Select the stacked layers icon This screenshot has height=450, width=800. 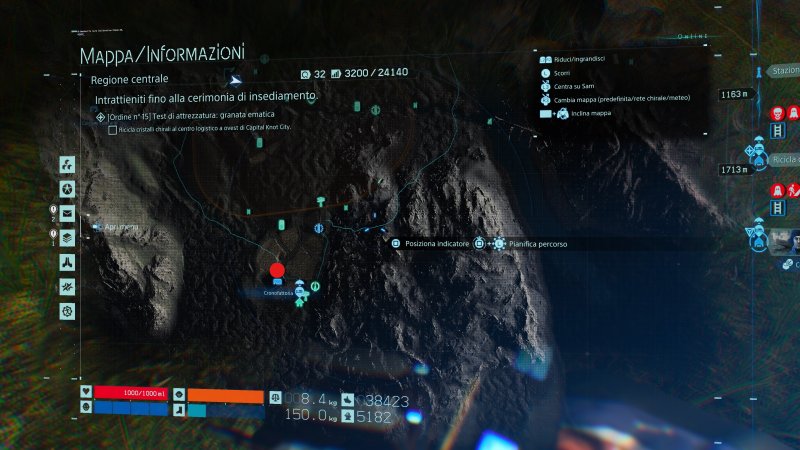(x=67, y=238)
